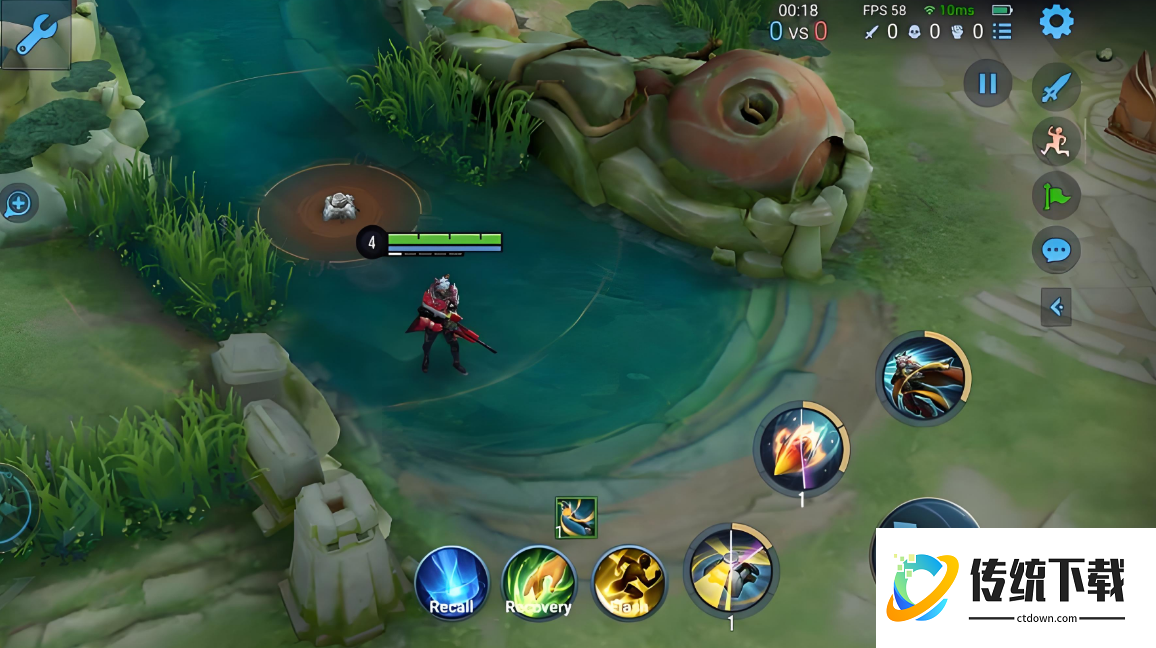Screen dimensions: 1156x648
Task: Cast the glowing crystal shard skill
Action: tap(800, 449)
